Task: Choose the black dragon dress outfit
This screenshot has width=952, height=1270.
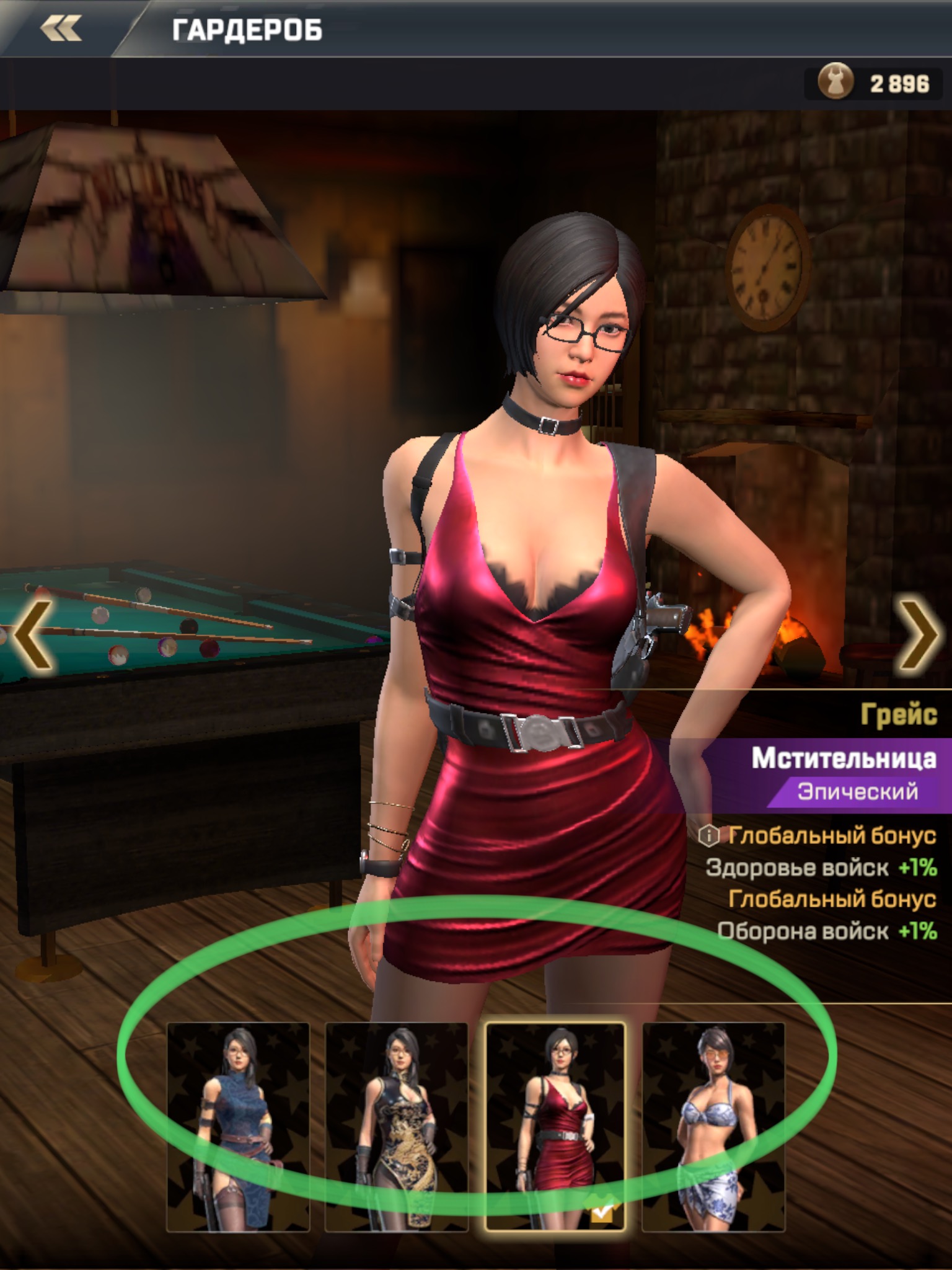Action: (397, 1126)
